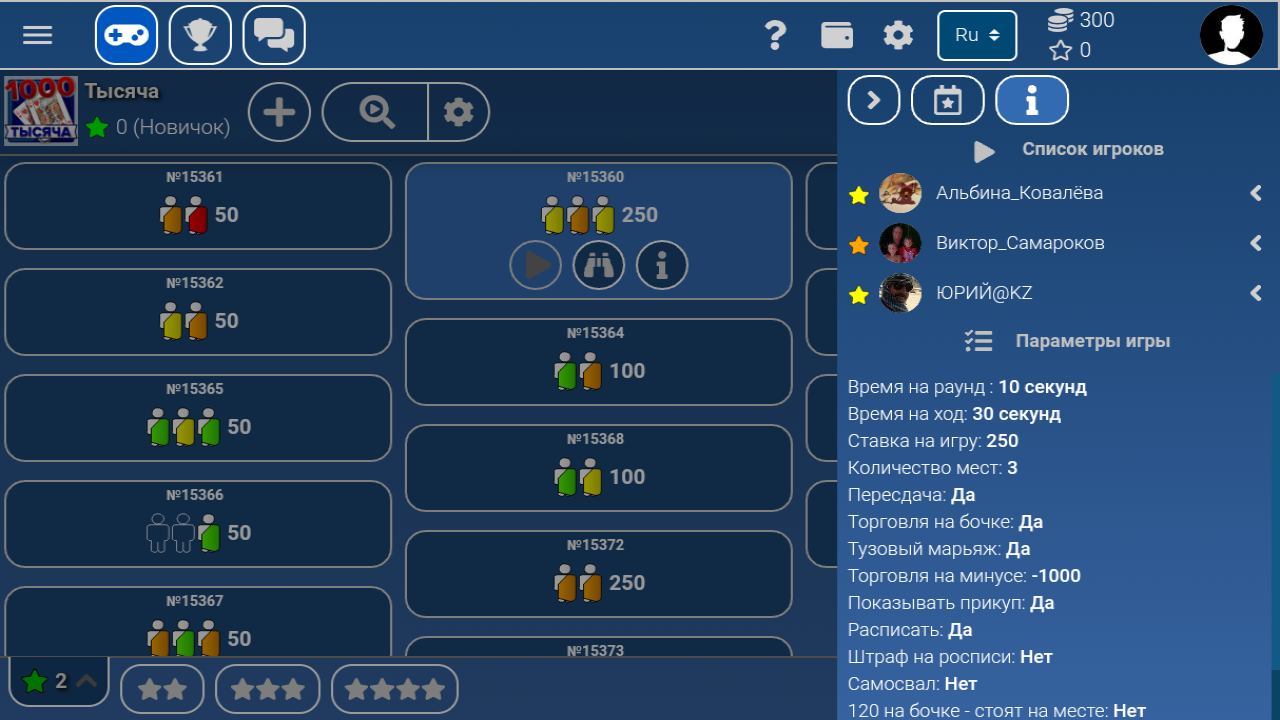Open the Ru language dropdown
The image size is (1280, 720).
tap(977, 34)
